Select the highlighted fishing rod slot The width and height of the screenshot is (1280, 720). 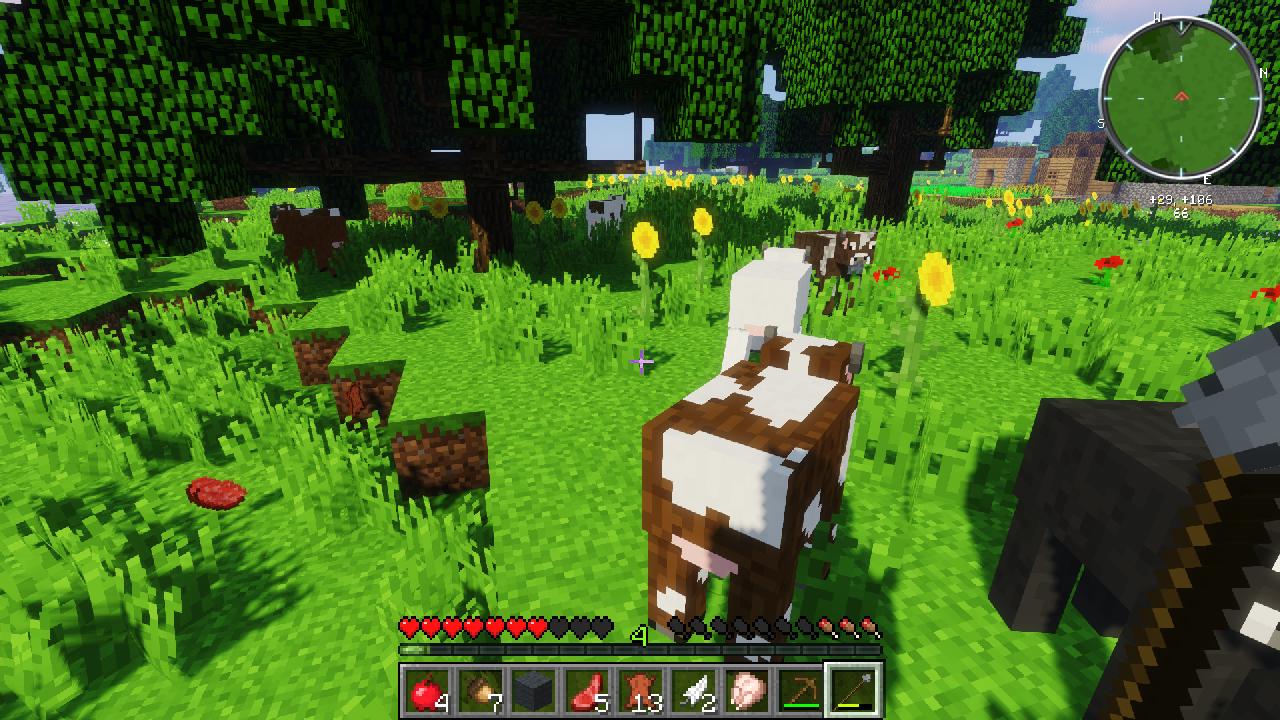pos(853,691)
